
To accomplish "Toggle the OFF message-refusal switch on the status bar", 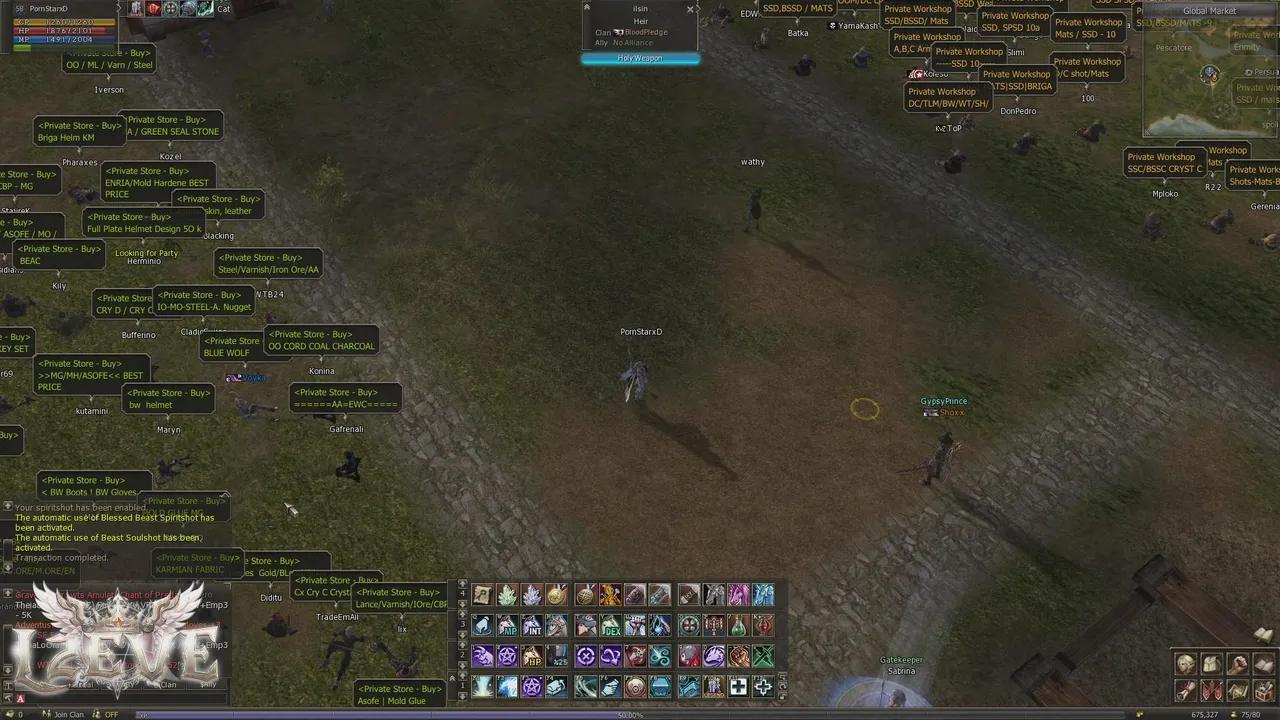I will [111, 714].
